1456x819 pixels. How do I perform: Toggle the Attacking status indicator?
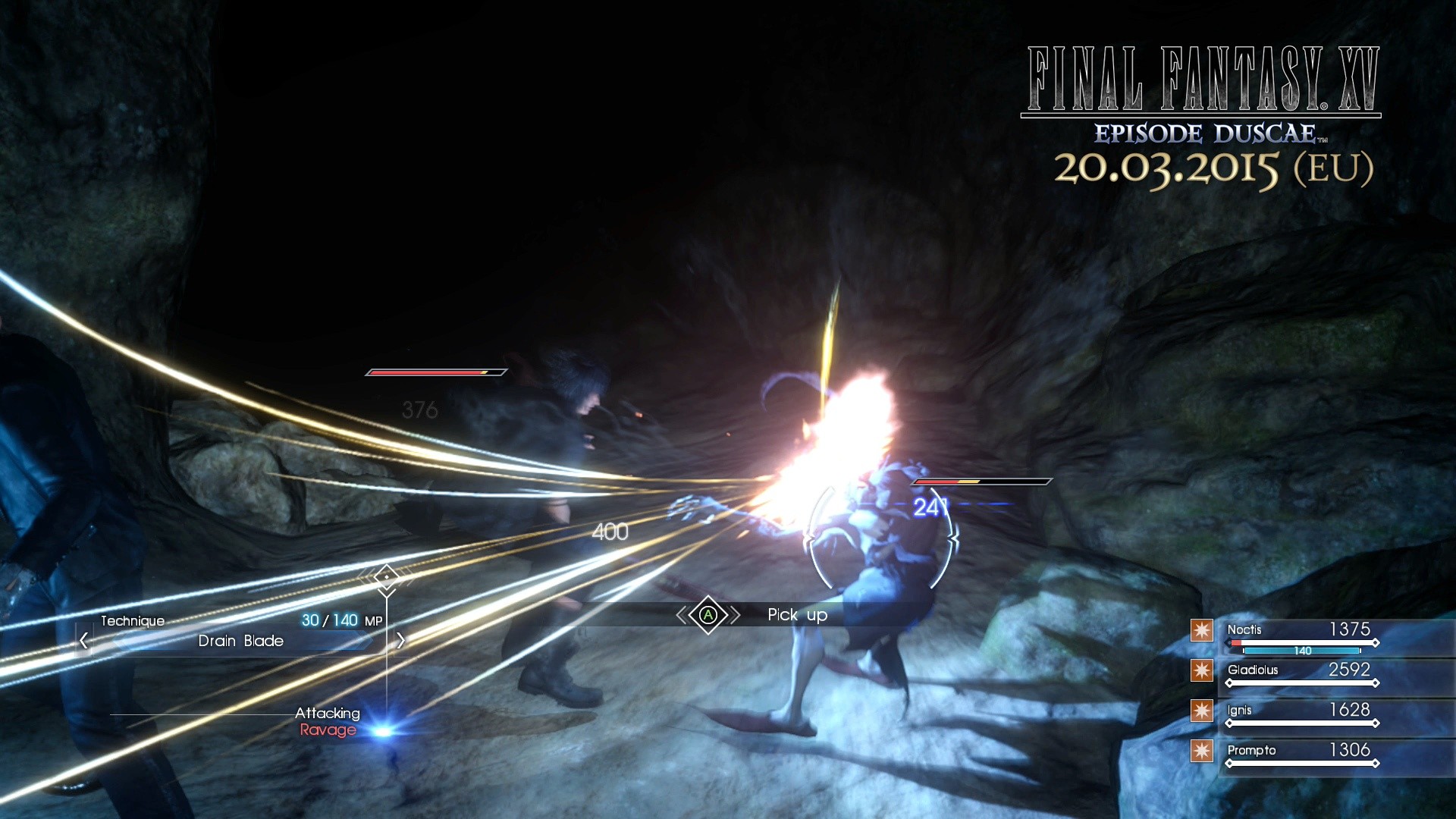[x=328, y=713]
